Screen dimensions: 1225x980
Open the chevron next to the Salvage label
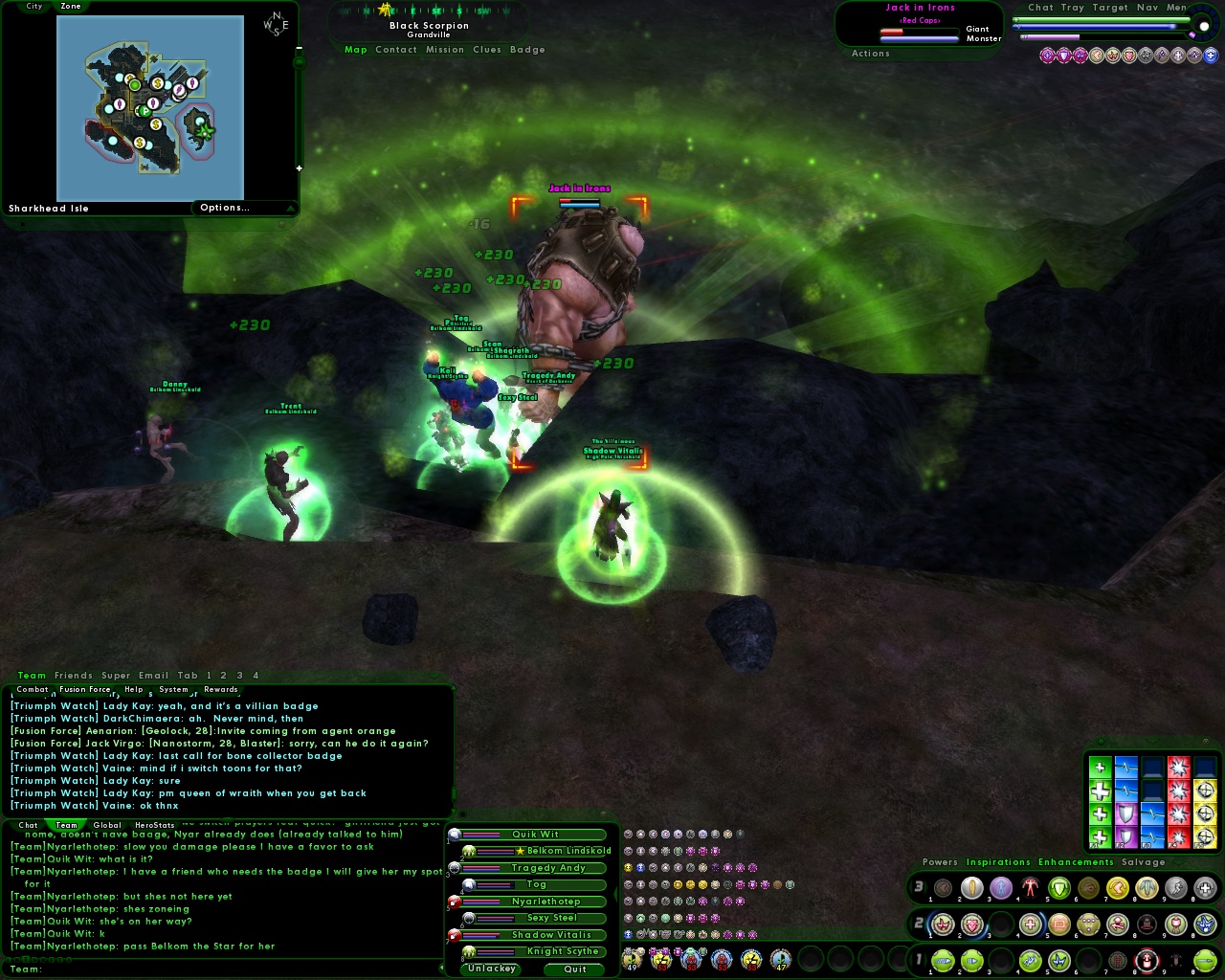click(x=1179, y=863)
